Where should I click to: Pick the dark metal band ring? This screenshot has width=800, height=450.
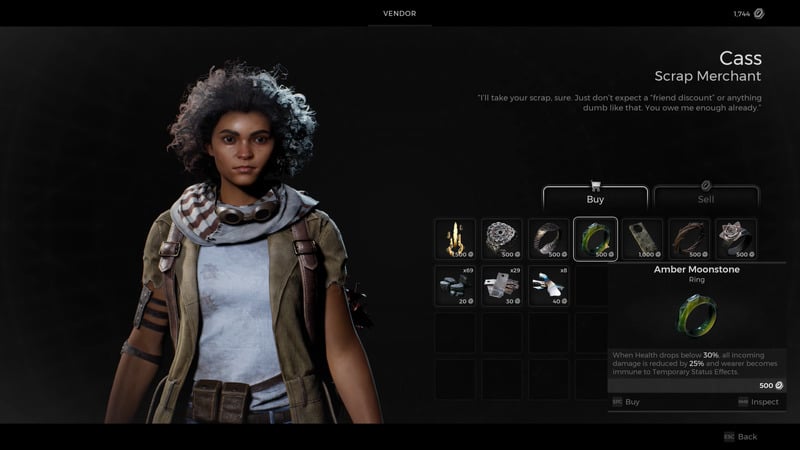click(x=549, y=239)
